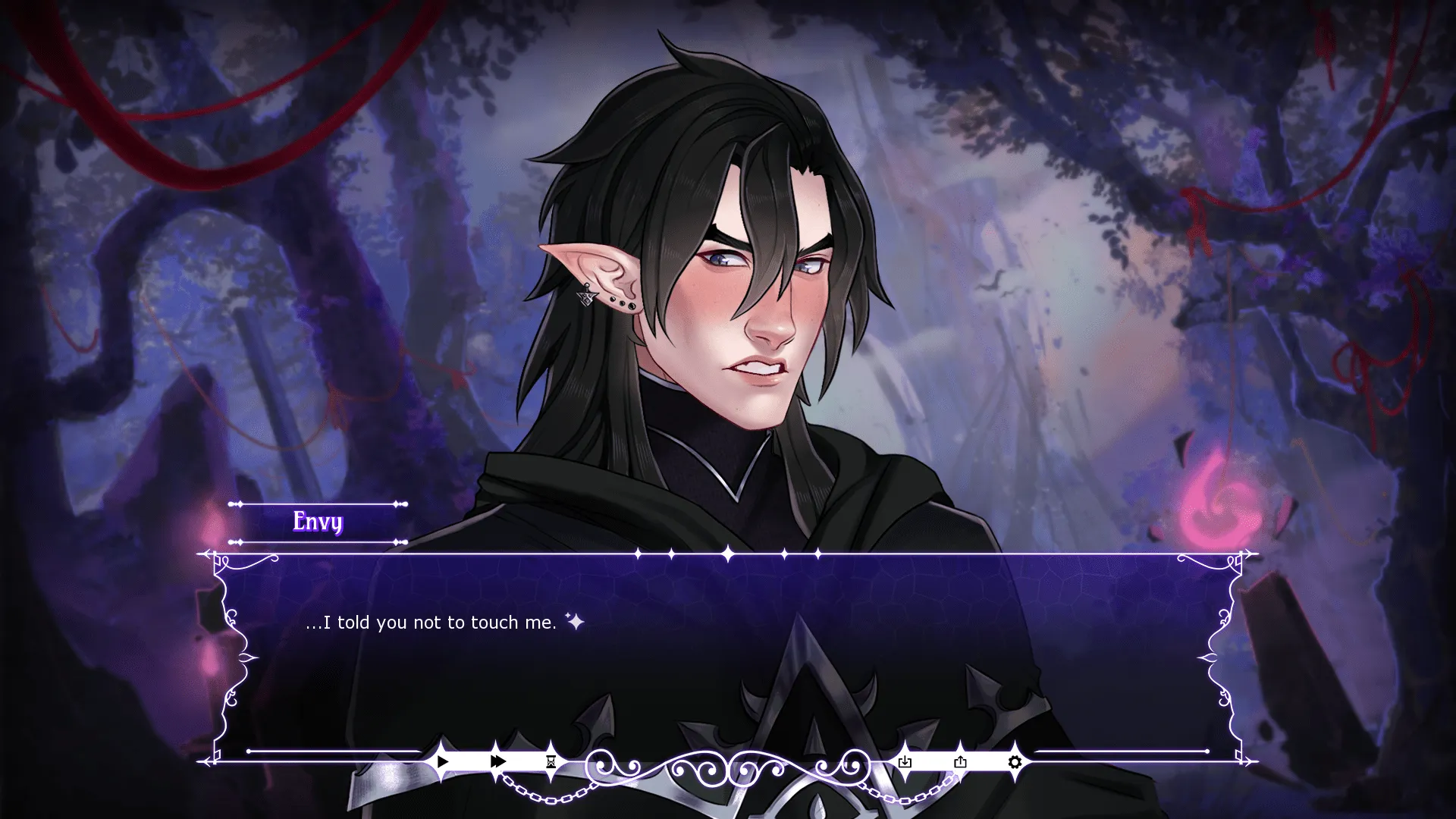Click the line '...I told you not to touch me.'
This screenshot has height=819, width=1456.
point(431,623)
